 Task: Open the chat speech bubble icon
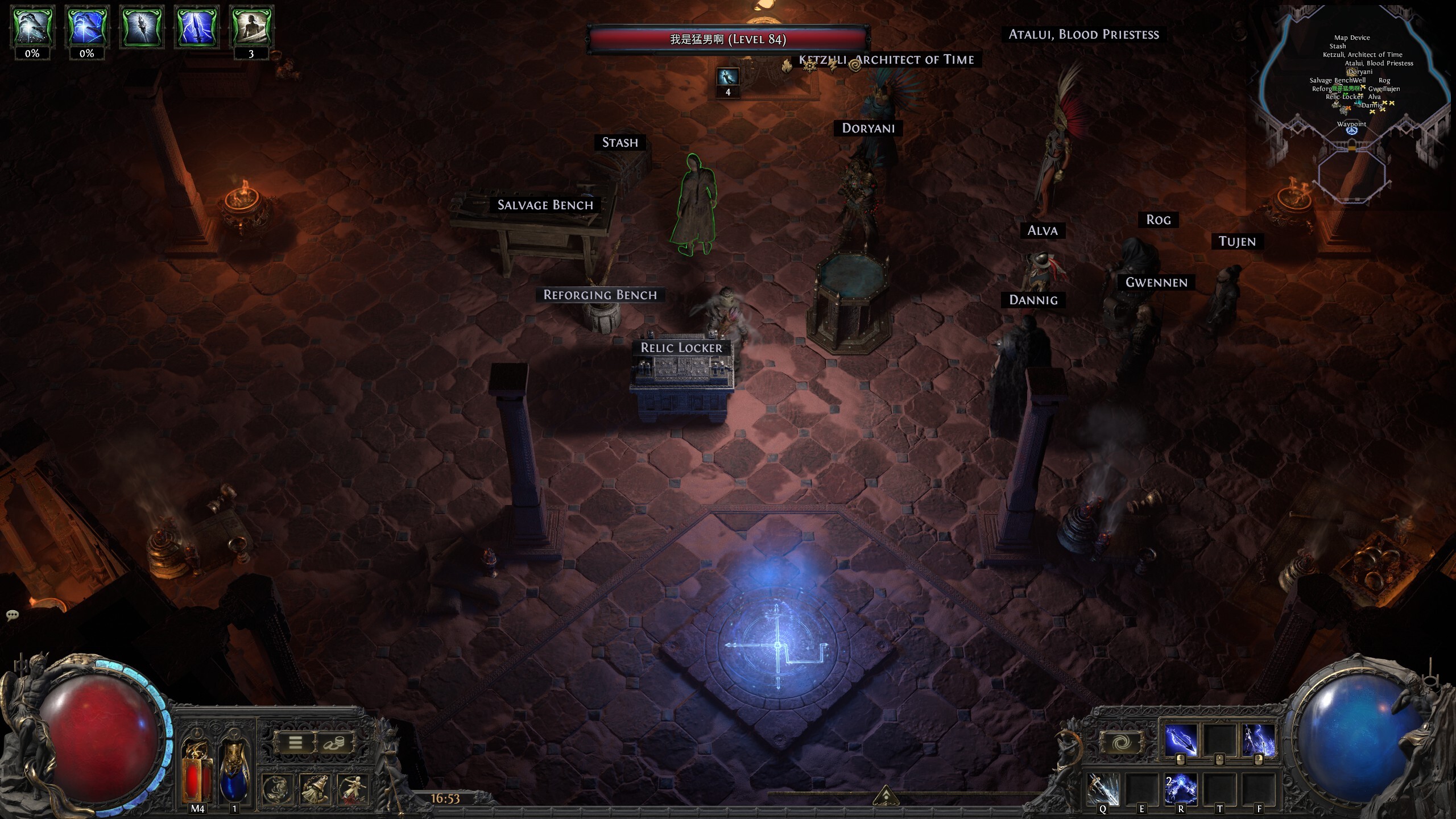(13, 615)
